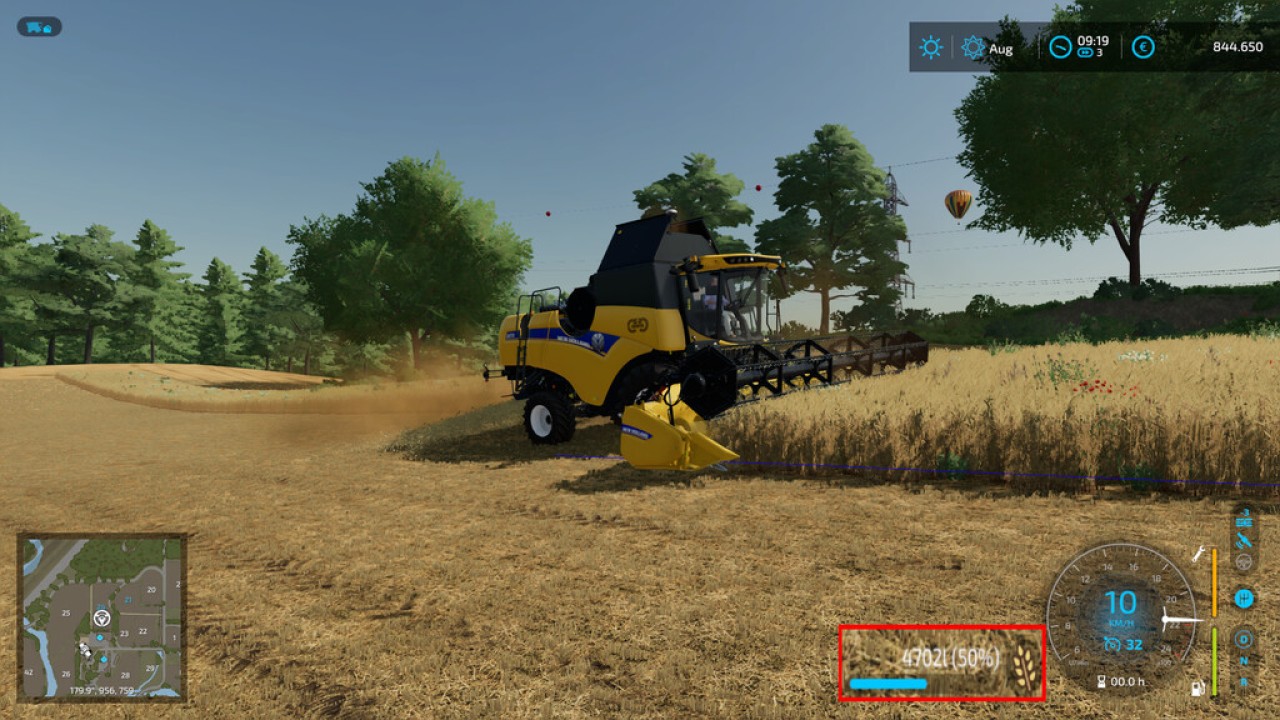Click the wrench damage indicator icon
1280x720 pixels.
coord(1196,555)
